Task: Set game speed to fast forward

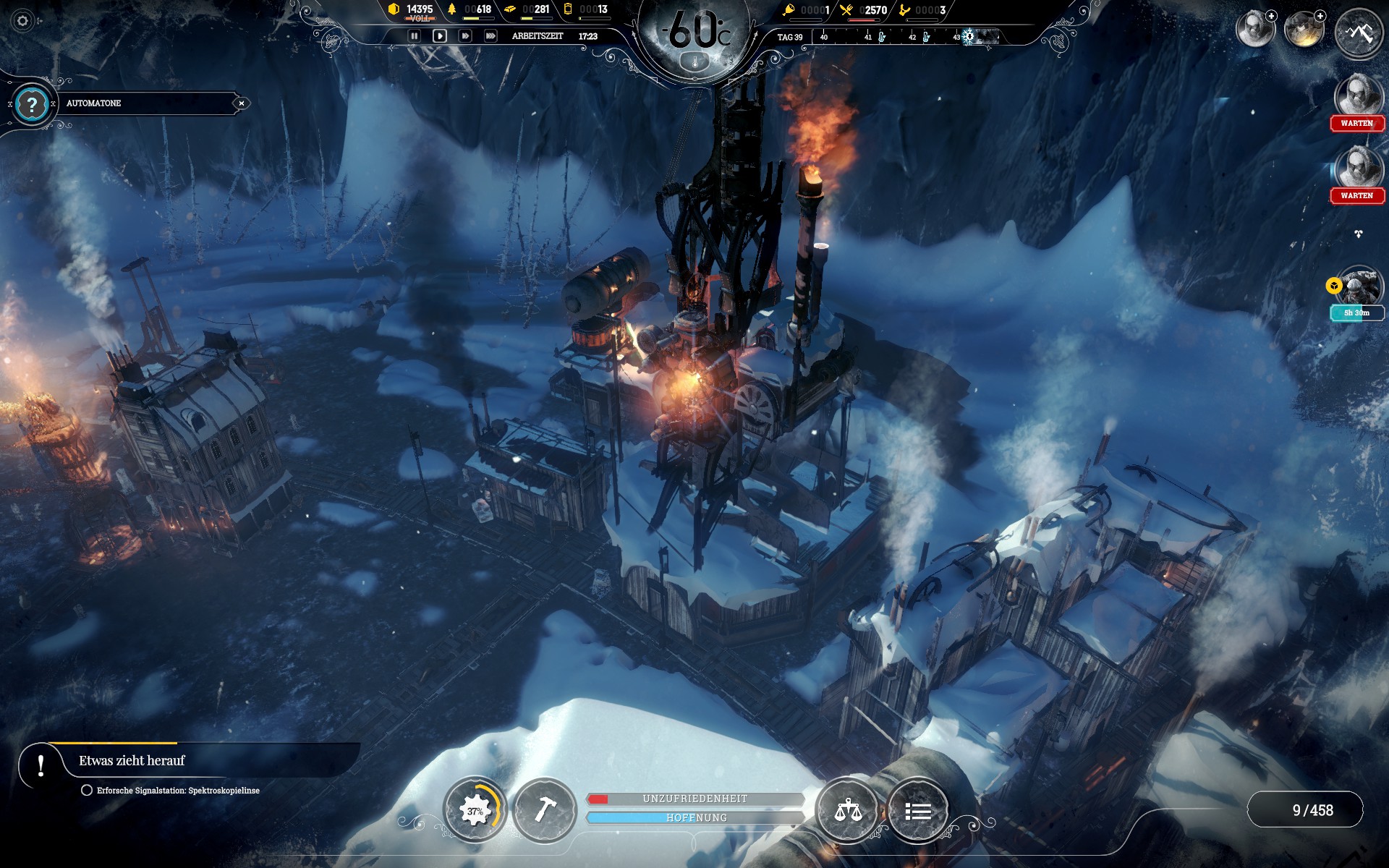Action: coord(465,35)
